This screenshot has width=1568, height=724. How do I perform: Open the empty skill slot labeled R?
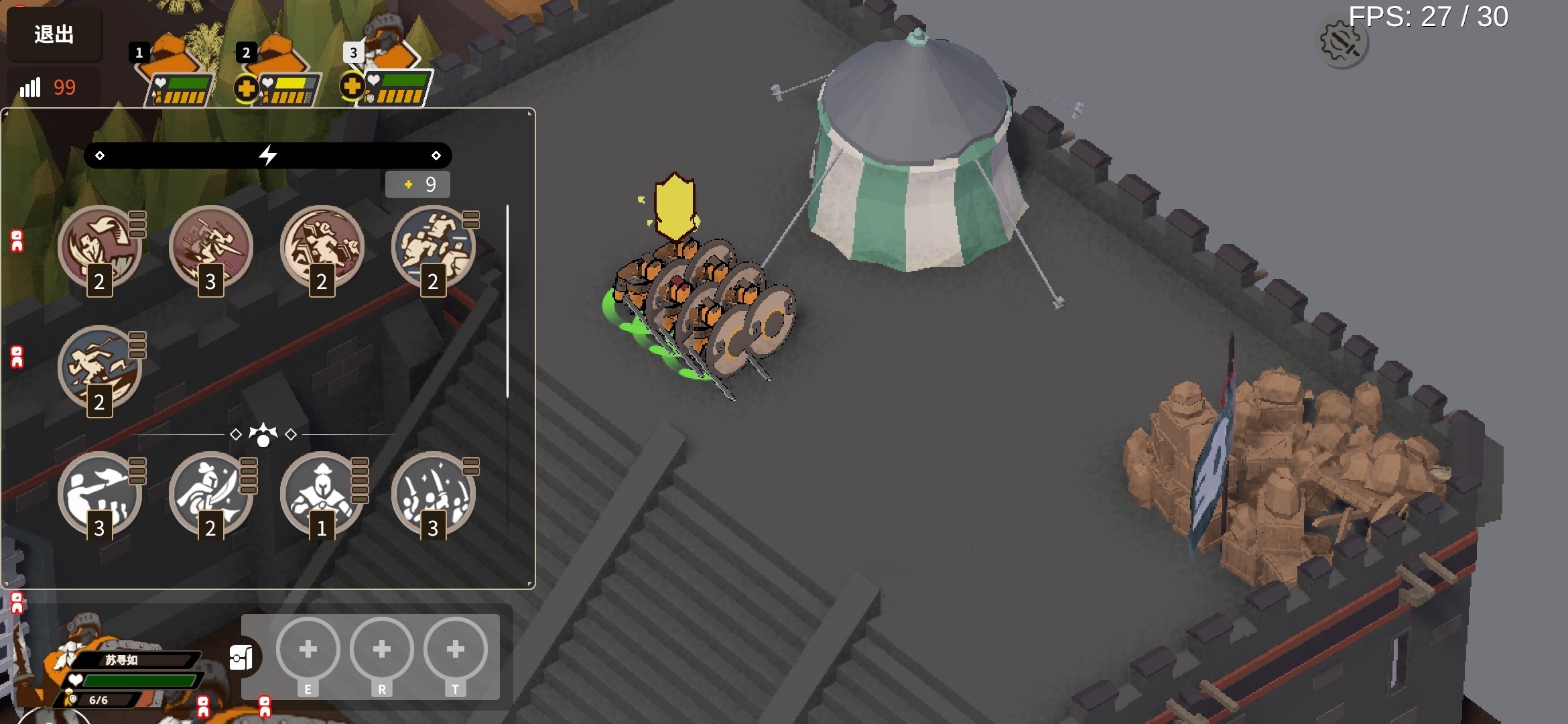[x=382, y=650]
